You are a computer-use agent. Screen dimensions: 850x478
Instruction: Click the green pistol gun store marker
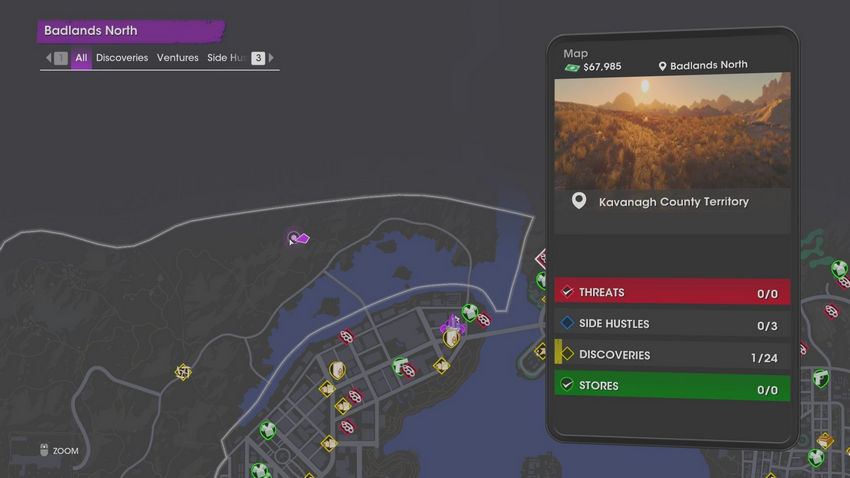400,365
